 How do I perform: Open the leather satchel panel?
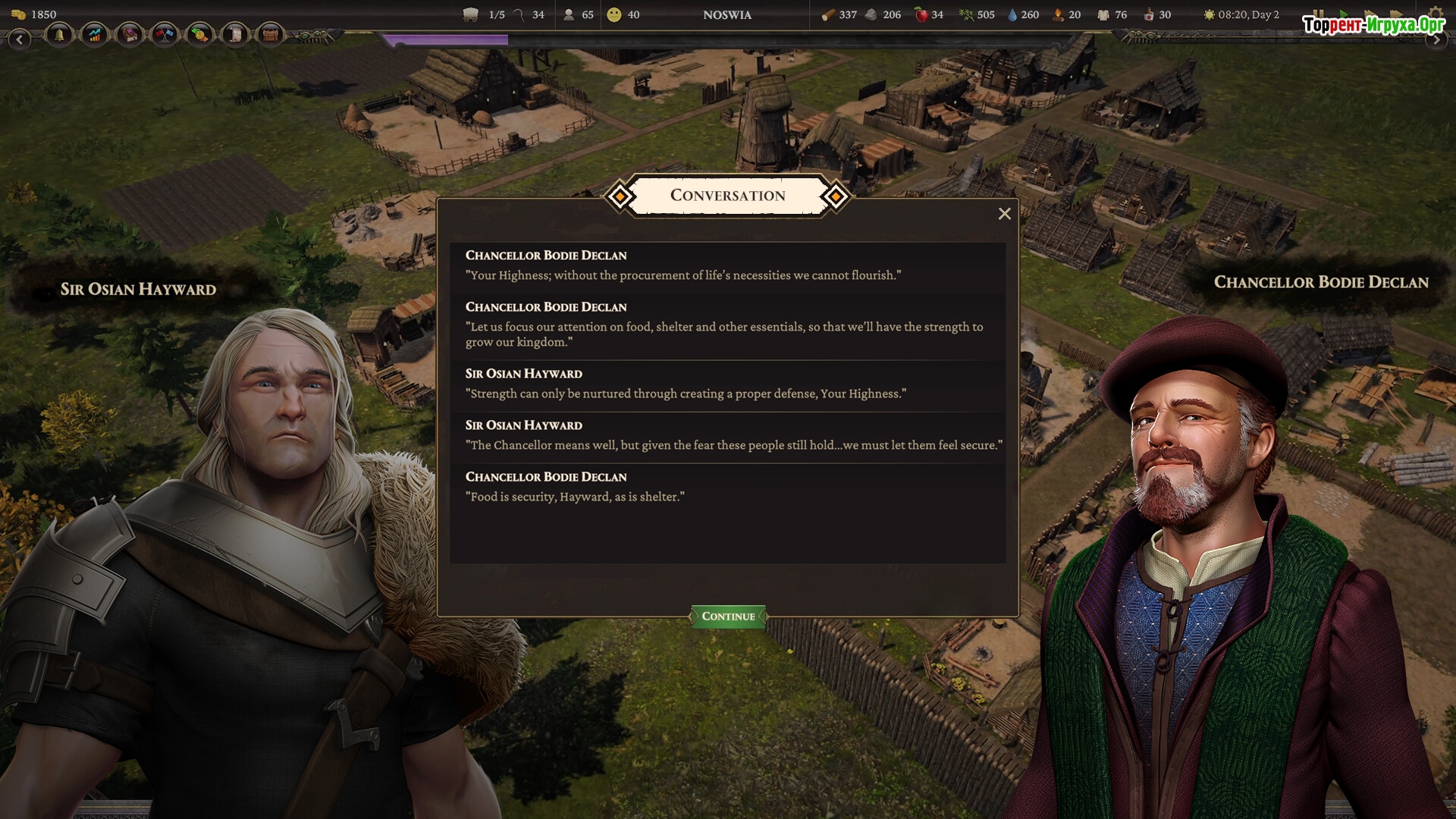[x=270, y=35]
